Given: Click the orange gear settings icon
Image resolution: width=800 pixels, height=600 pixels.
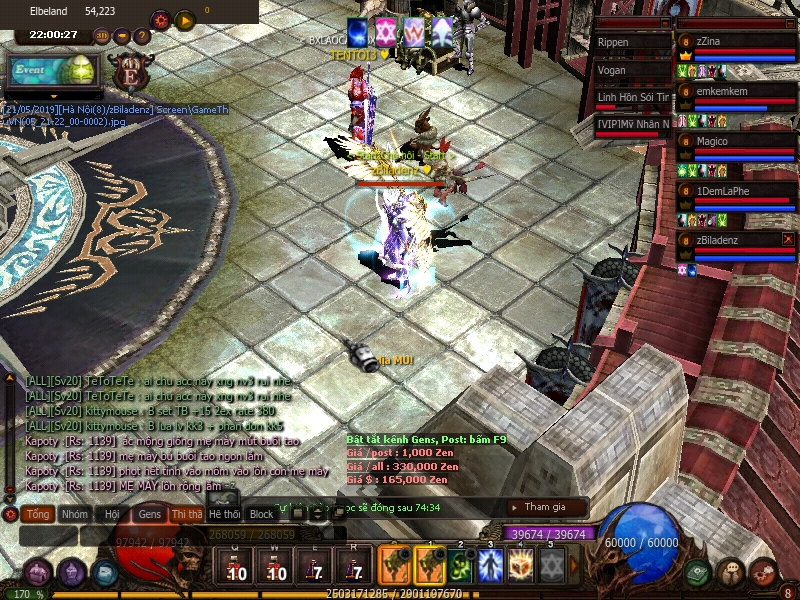Looking at the screenshot, I should click(160, 19).
